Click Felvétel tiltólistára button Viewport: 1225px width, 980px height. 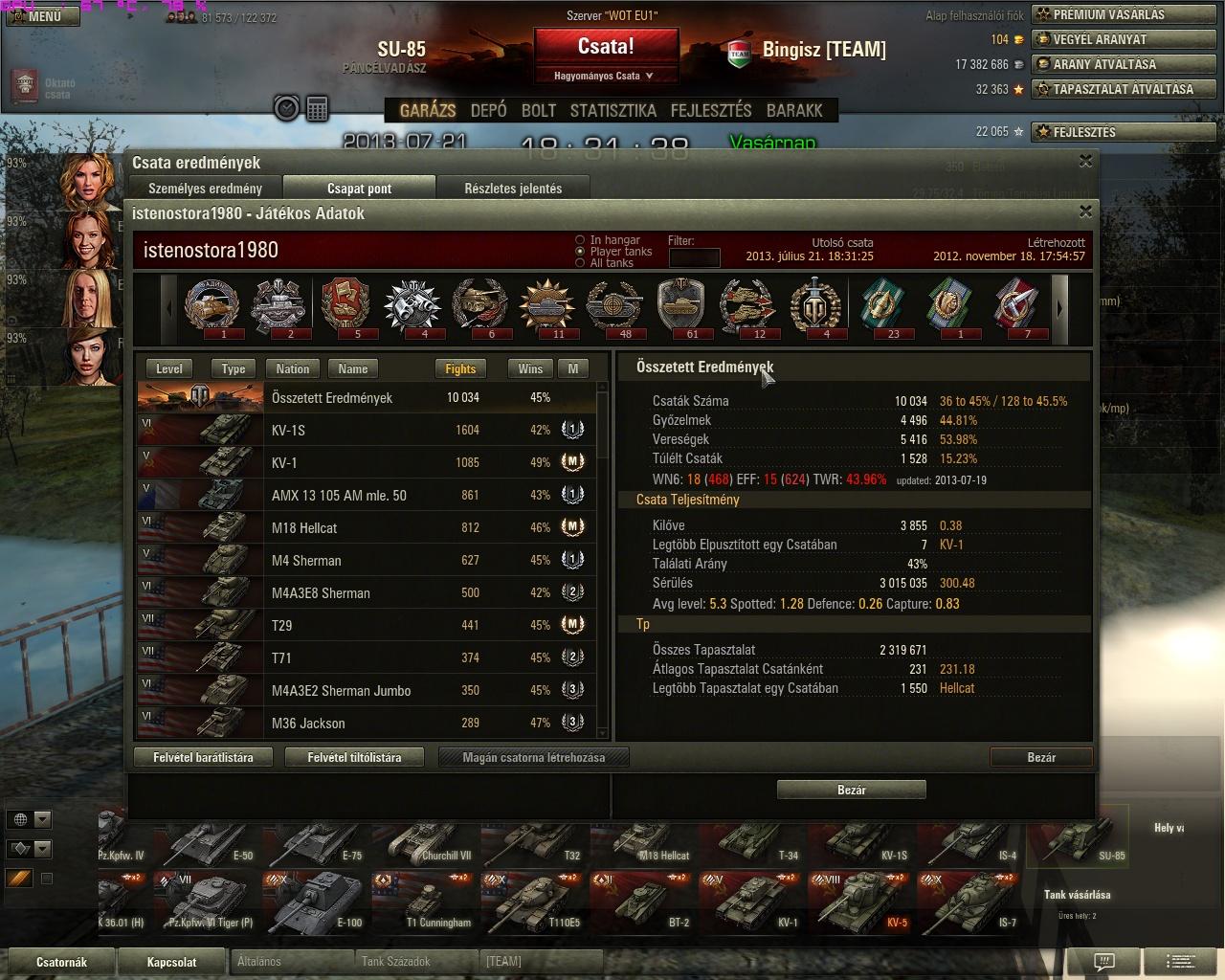pos(354,757)
